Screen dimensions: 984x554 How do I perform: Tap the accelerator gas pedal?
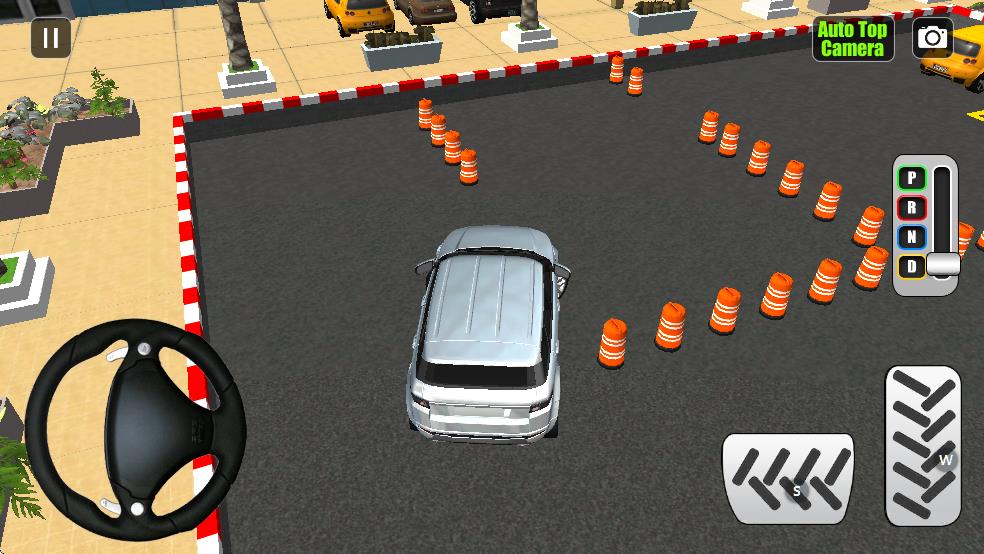tap(922, 445)
